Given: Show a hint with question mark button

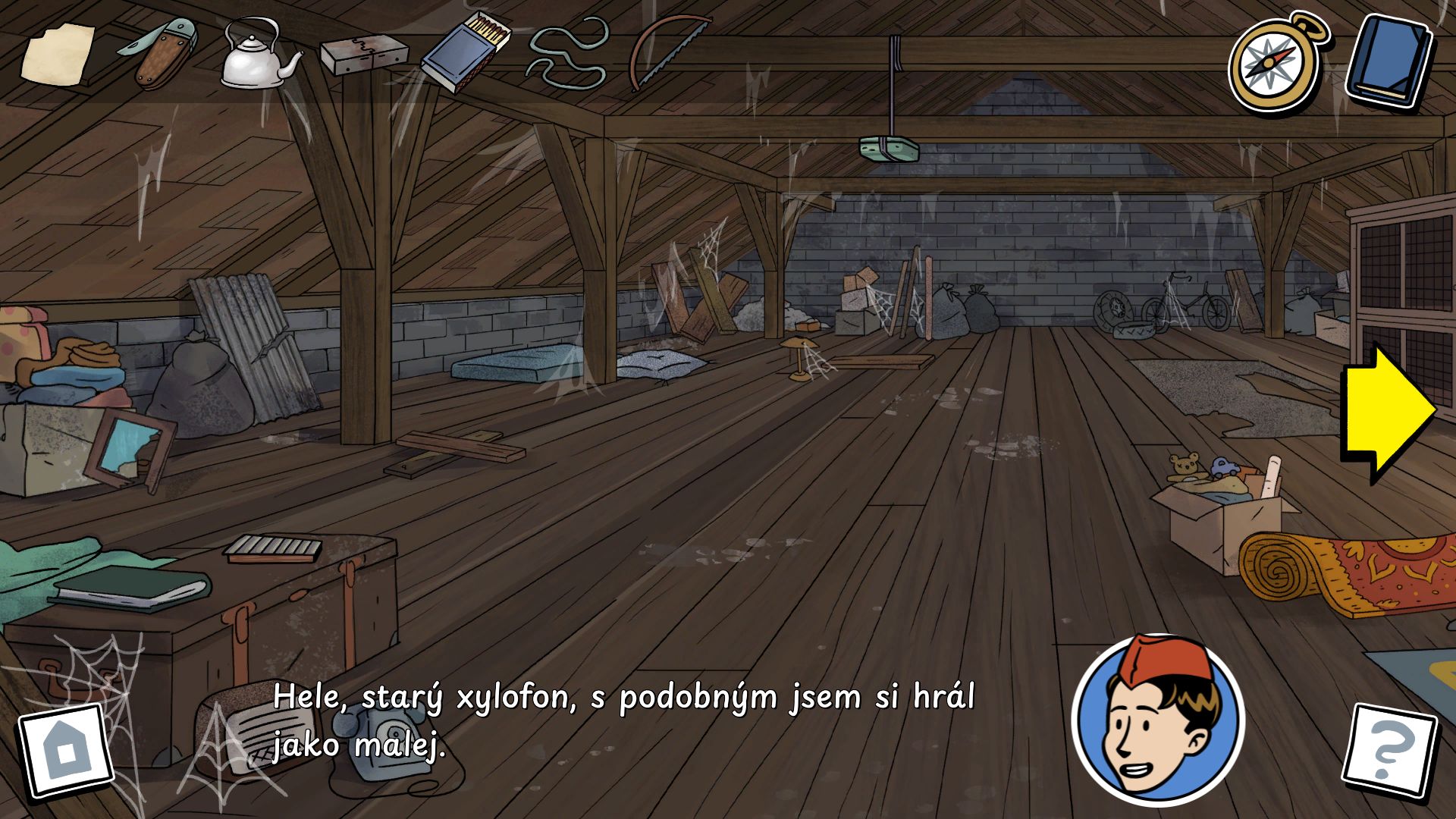Looking at the screenshot, I should click(1389, 751).
